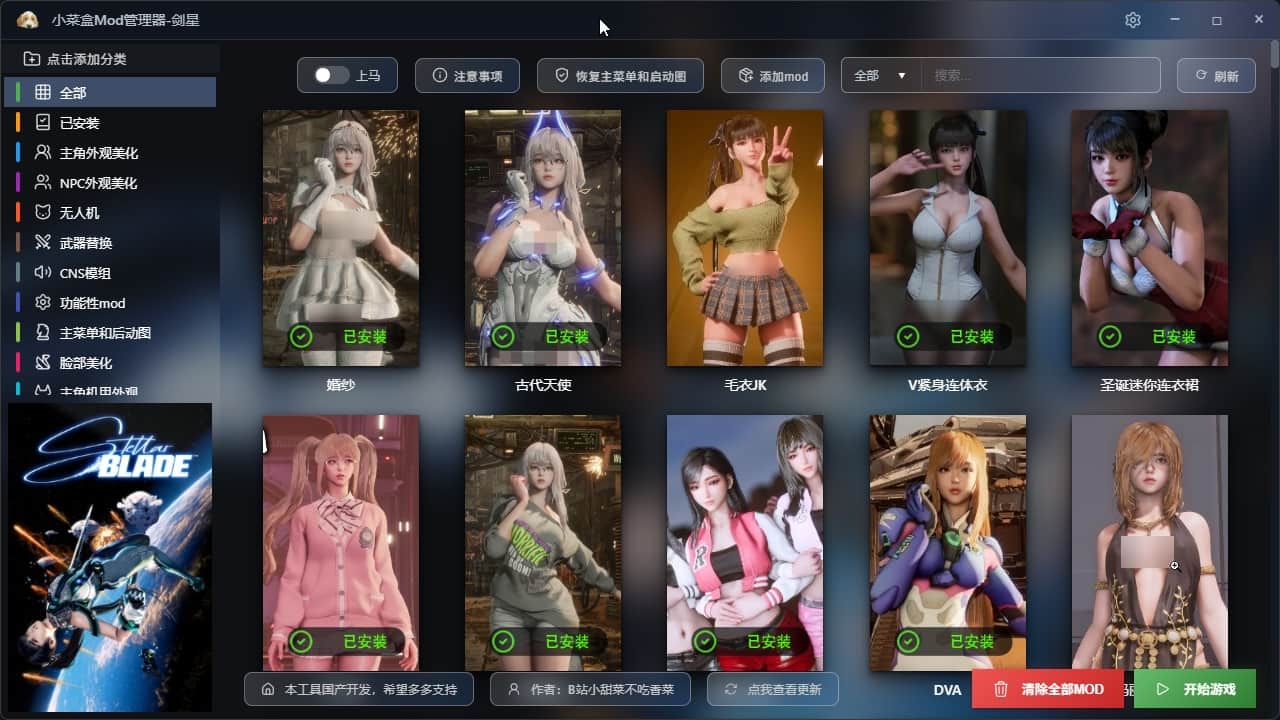The image size is (1280, 720).
Task: Switch to the 已安装 category
Action: 80,123
